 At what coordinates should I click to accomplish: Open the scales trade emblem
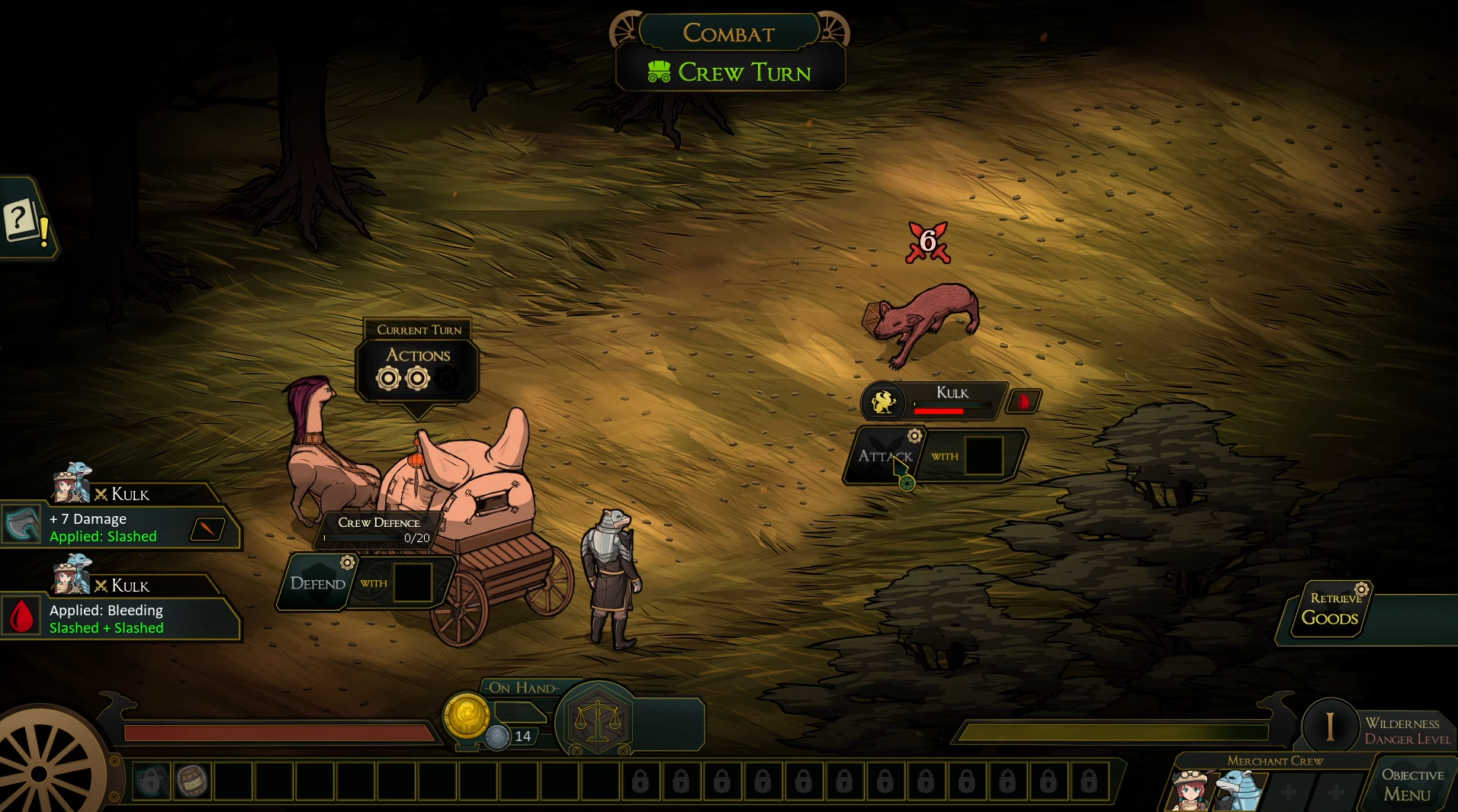tap(598, 720)
